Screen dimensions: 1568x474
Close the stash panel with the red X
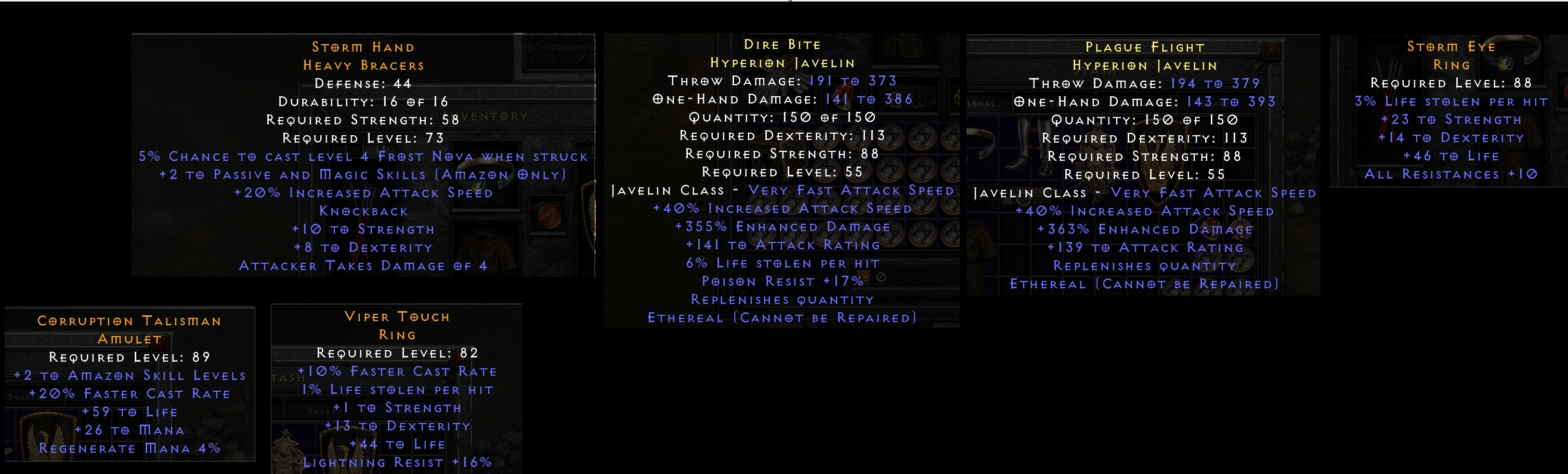pyautogui.click(x=1272, y=51)
